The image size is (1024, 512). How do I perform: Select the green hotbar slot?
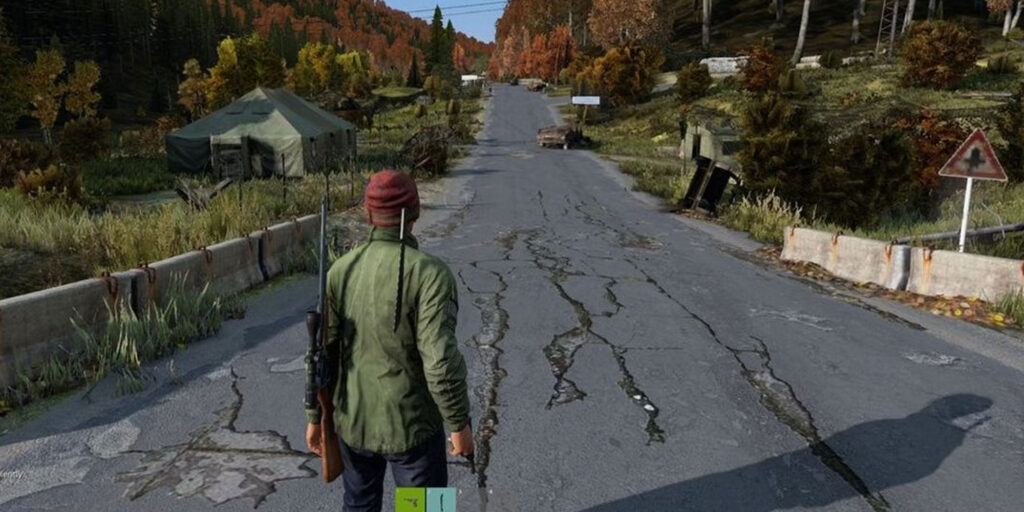point(410,500)
